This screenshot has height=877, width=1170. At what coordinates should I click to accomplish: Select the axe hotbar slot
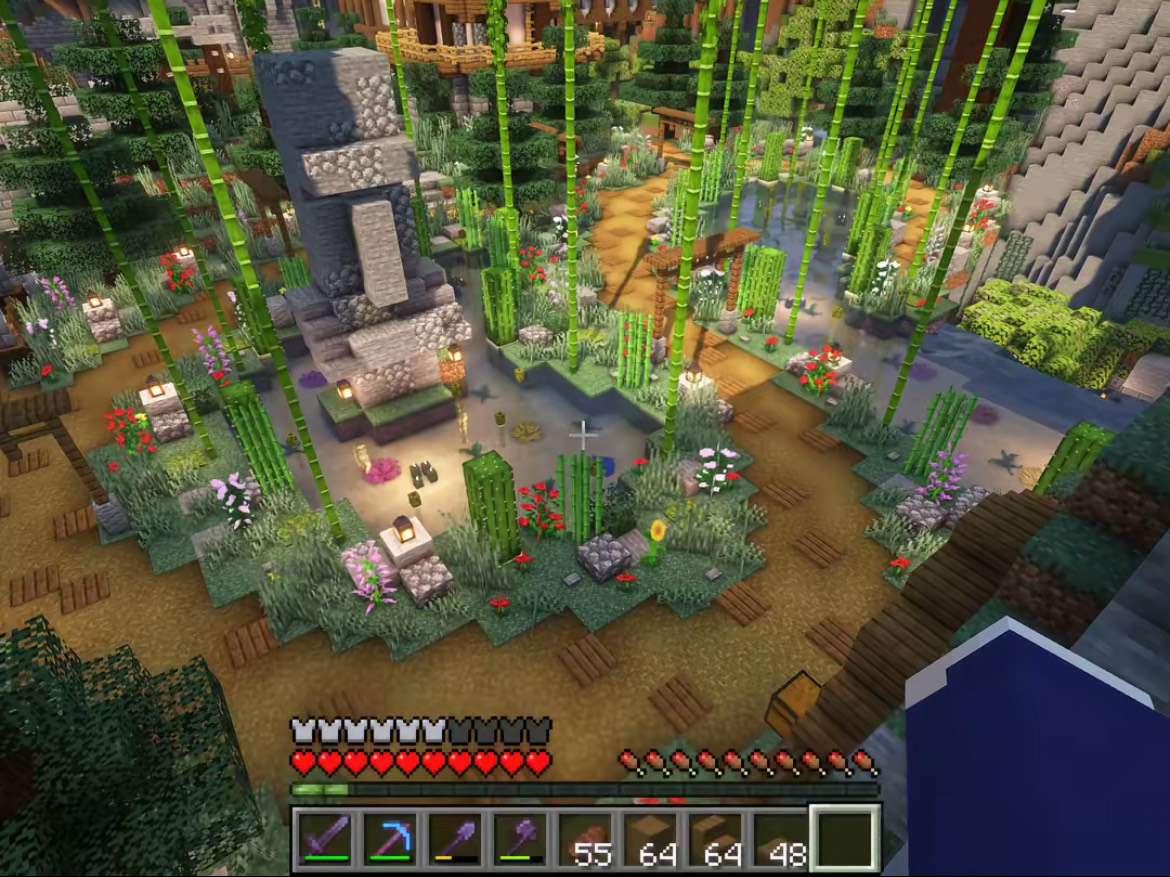tap(520, 837)
